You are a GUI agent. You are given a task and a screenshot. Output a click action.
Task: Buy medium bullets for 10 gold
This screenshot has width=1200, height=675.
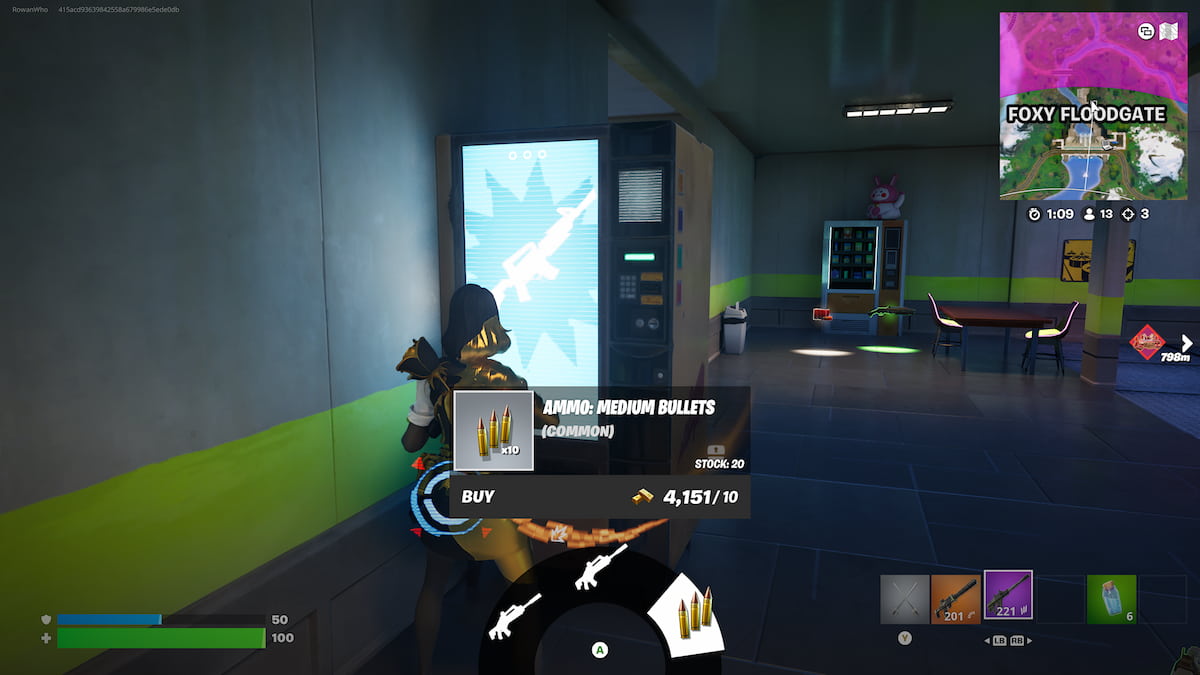click(599, 496)
